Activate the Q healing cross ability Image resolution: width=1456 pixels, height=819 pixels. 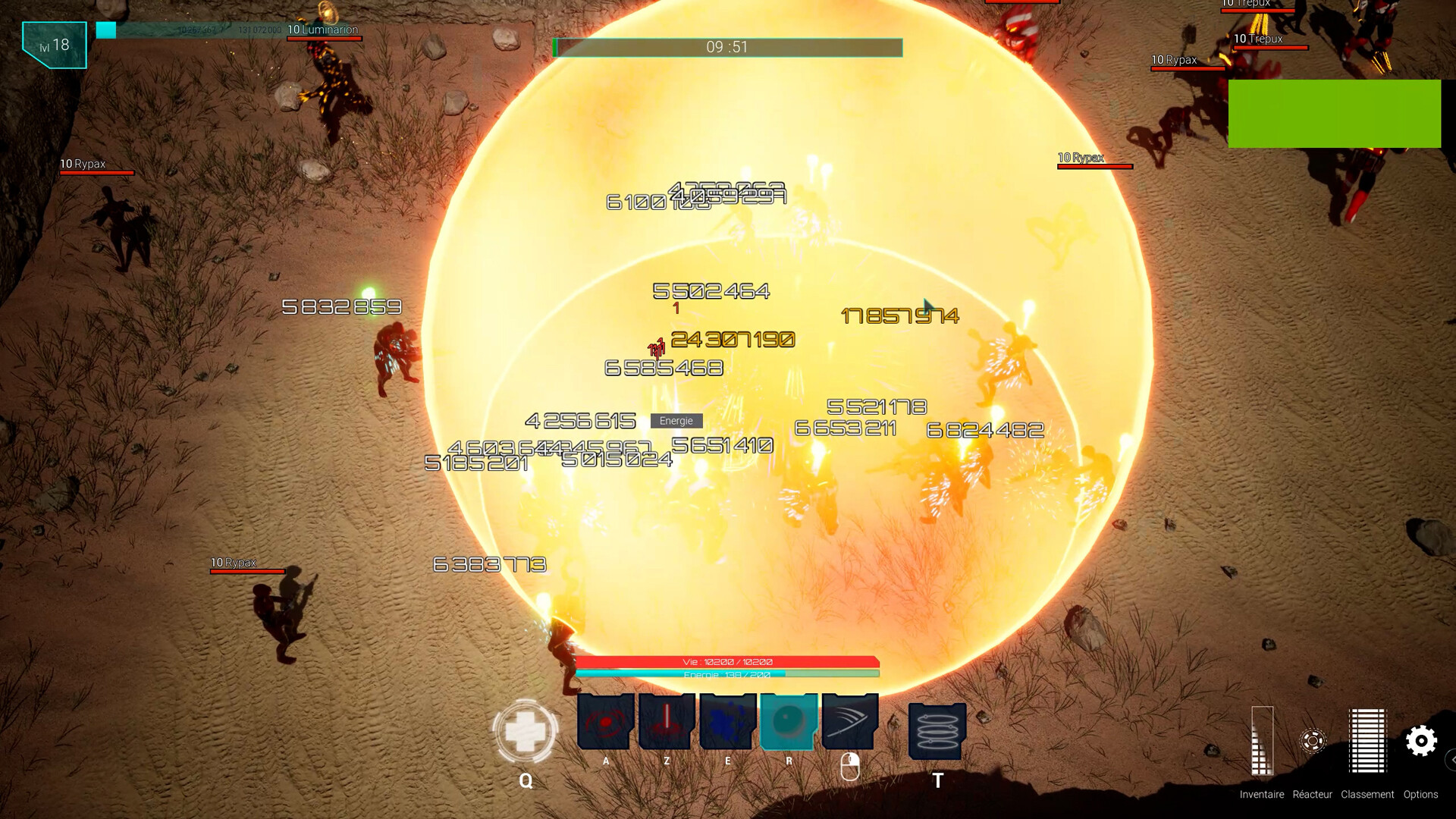click(526, 732)
